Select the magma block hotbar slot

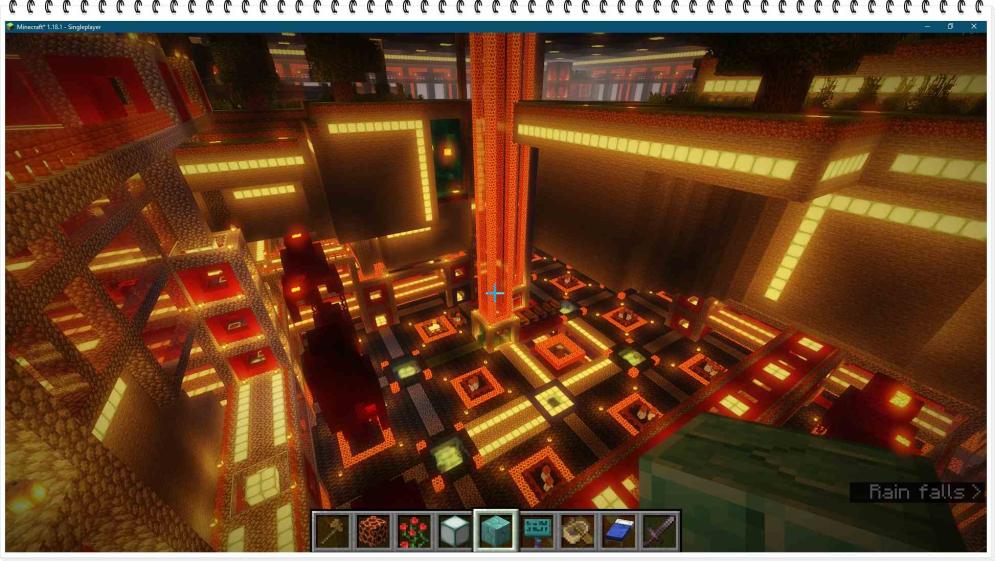pos(373,531)
